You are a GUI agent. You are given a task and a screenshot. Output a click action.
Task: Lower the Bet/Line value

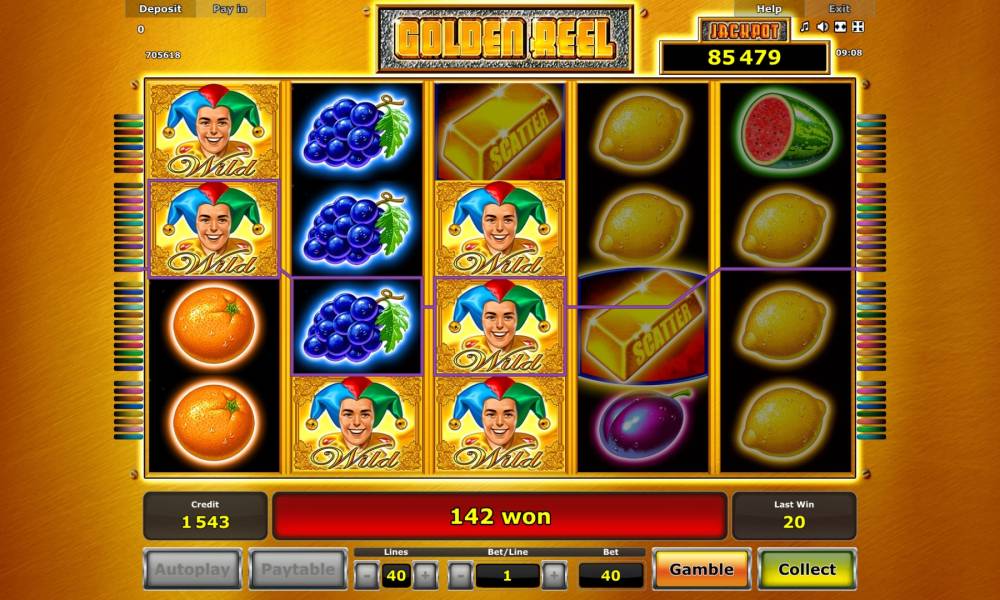[x=460, y=575]
